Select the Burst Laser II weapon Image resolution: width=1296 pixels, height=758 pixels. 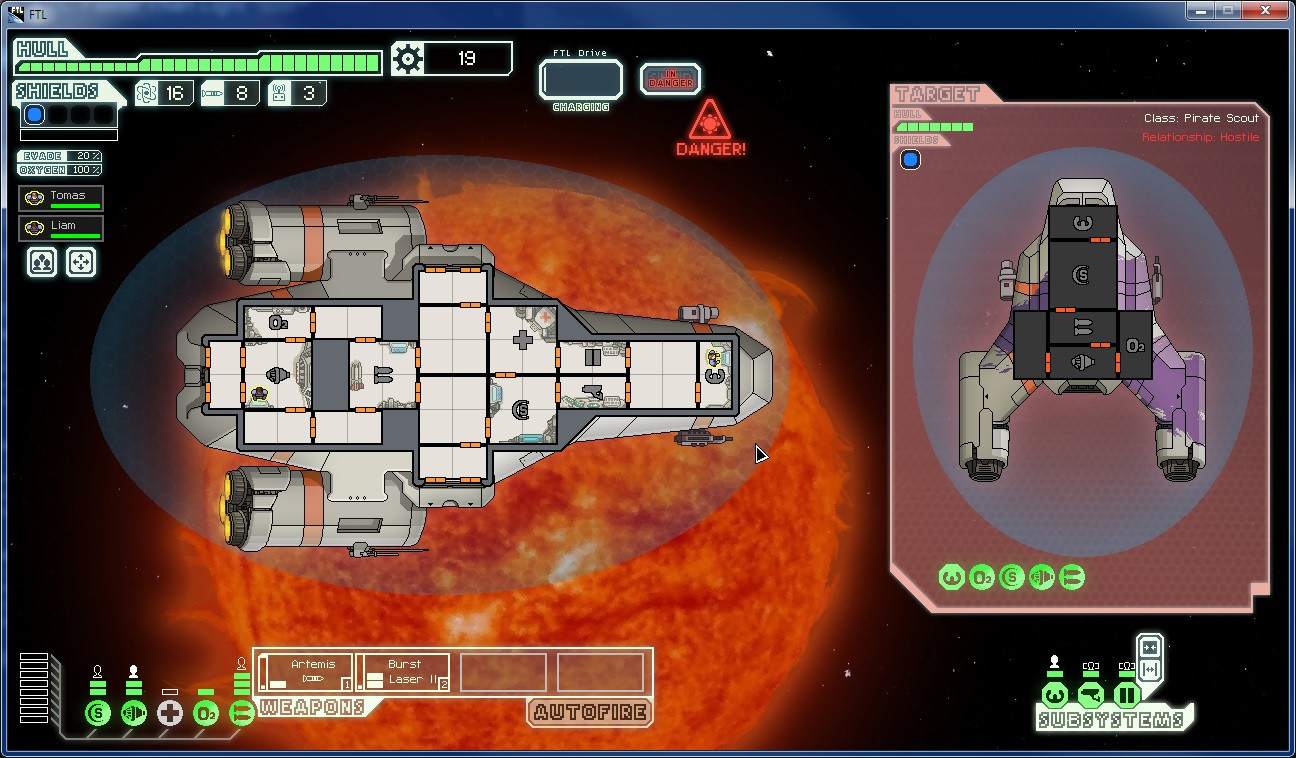(x=403, y=672)
